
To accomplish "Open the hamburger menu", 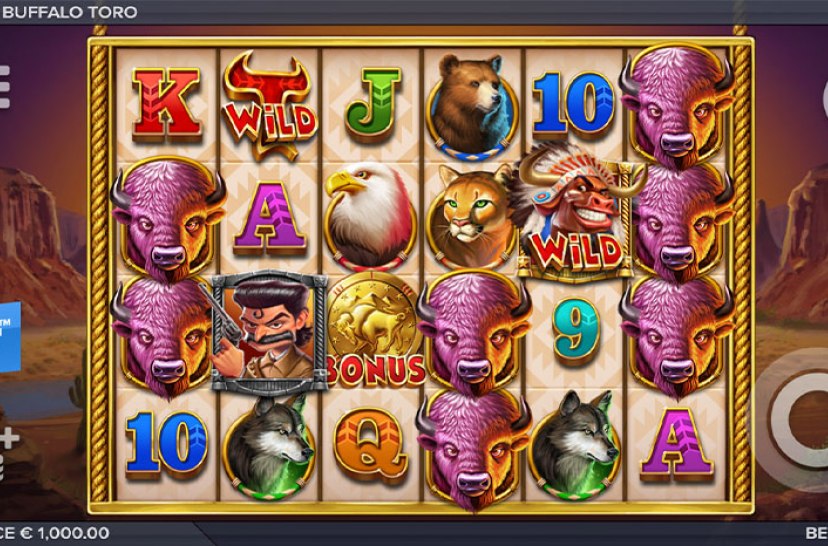I will [4, 86].
